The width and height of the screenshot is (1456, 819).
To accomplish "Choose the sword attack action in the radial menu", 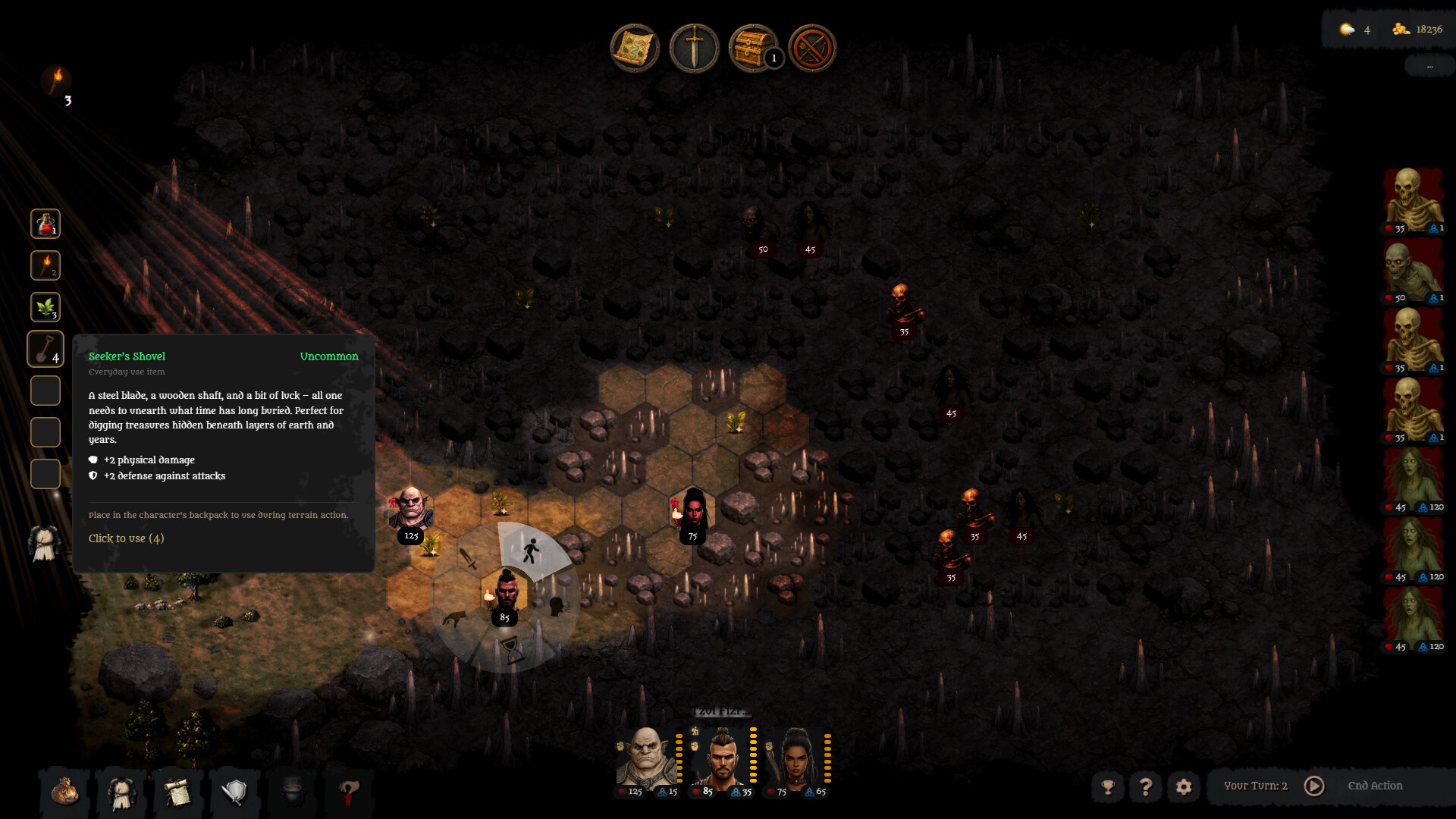I will pyautogui.click(x=469, y=559).
